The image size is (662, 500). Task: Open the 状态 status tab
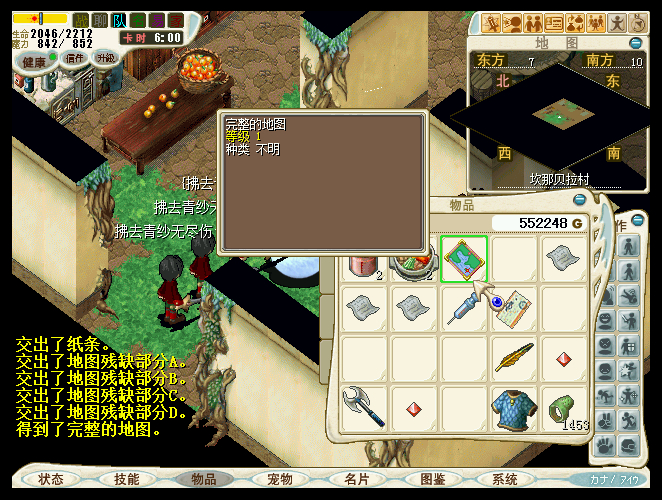[51, 479]
